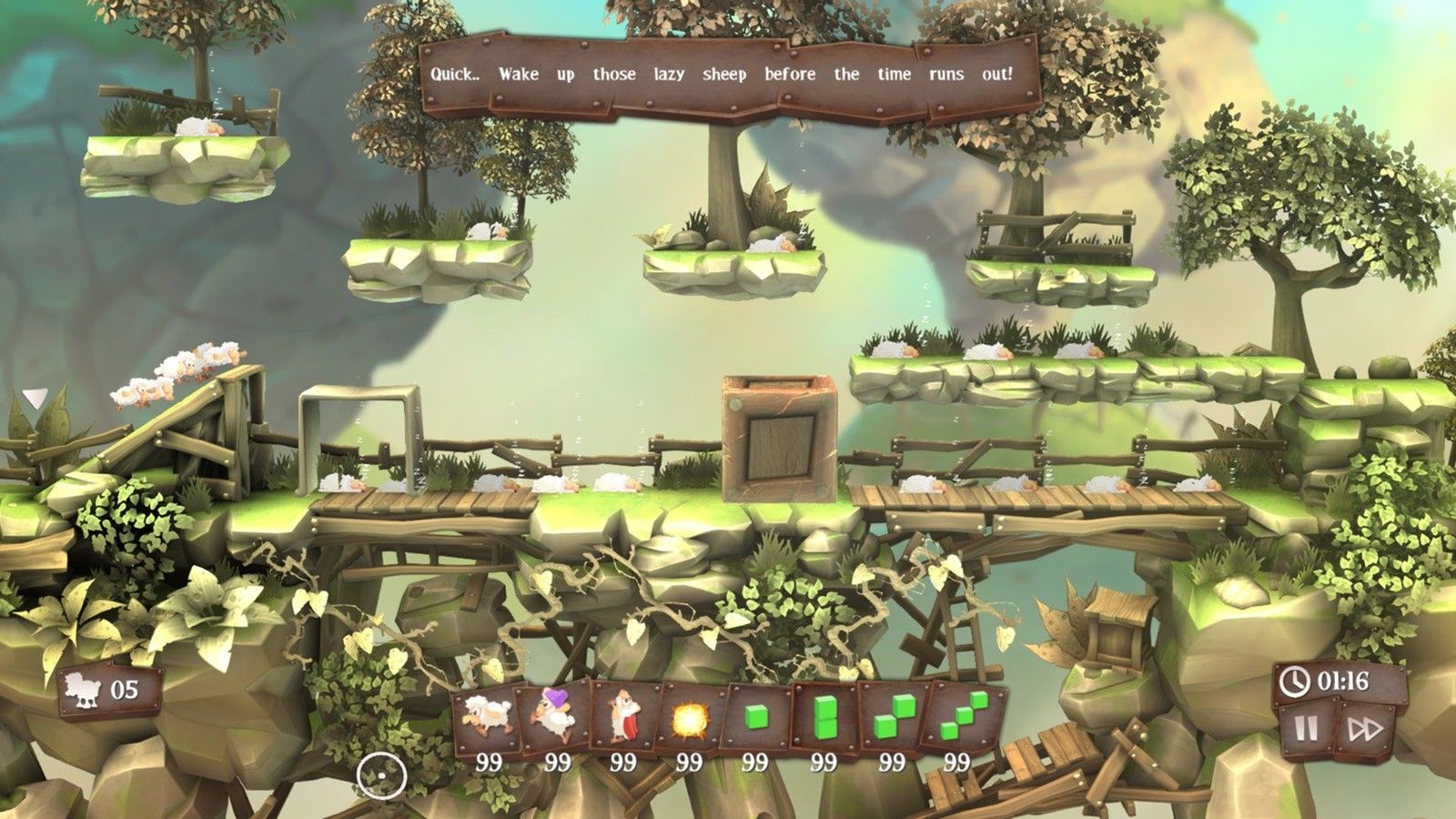Select the single green block piece

click(x=756, y=718)
